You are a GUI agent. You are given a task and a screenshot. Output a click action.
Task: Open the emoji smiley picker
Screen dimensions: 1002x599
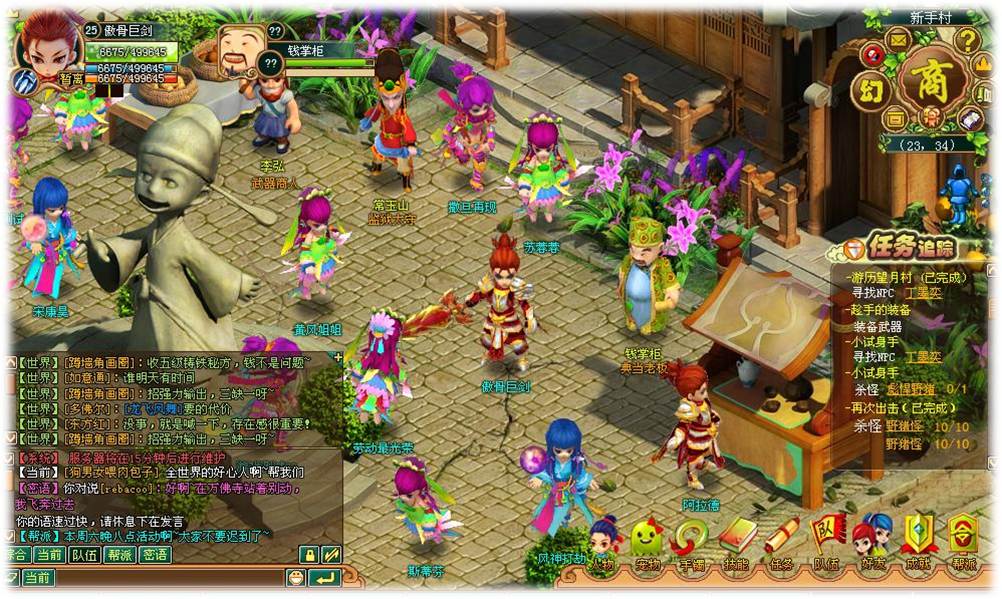[295, 577]
